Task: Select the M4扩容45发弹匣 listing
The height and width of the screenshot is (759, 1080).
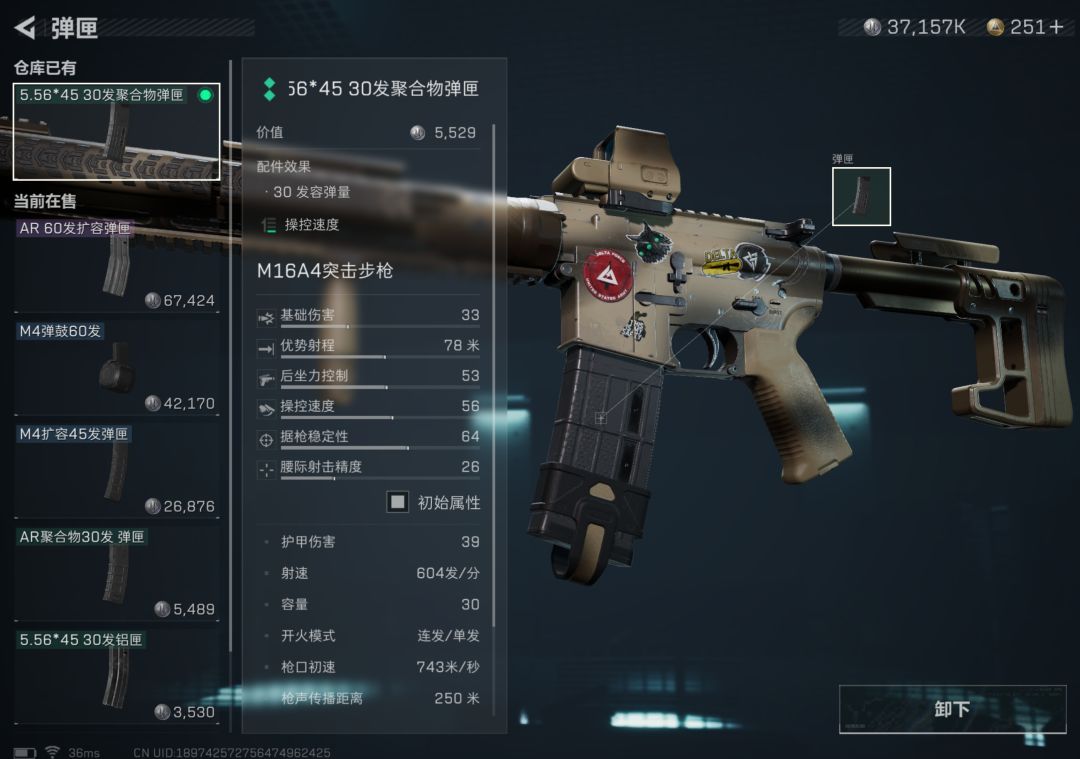Action: point(116,470)
